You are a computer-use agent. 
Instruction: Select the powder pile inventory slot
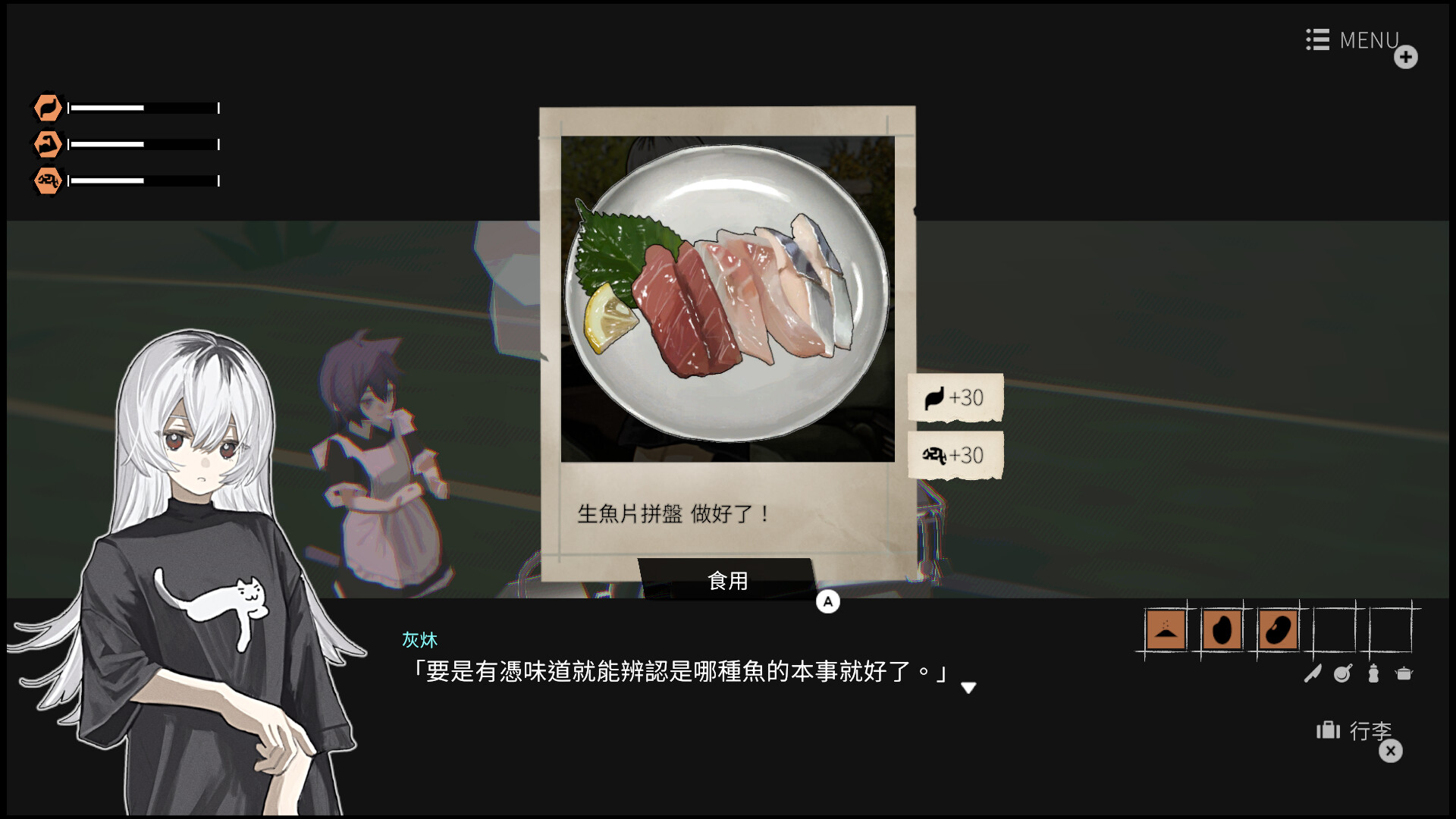pos(1166,629)
